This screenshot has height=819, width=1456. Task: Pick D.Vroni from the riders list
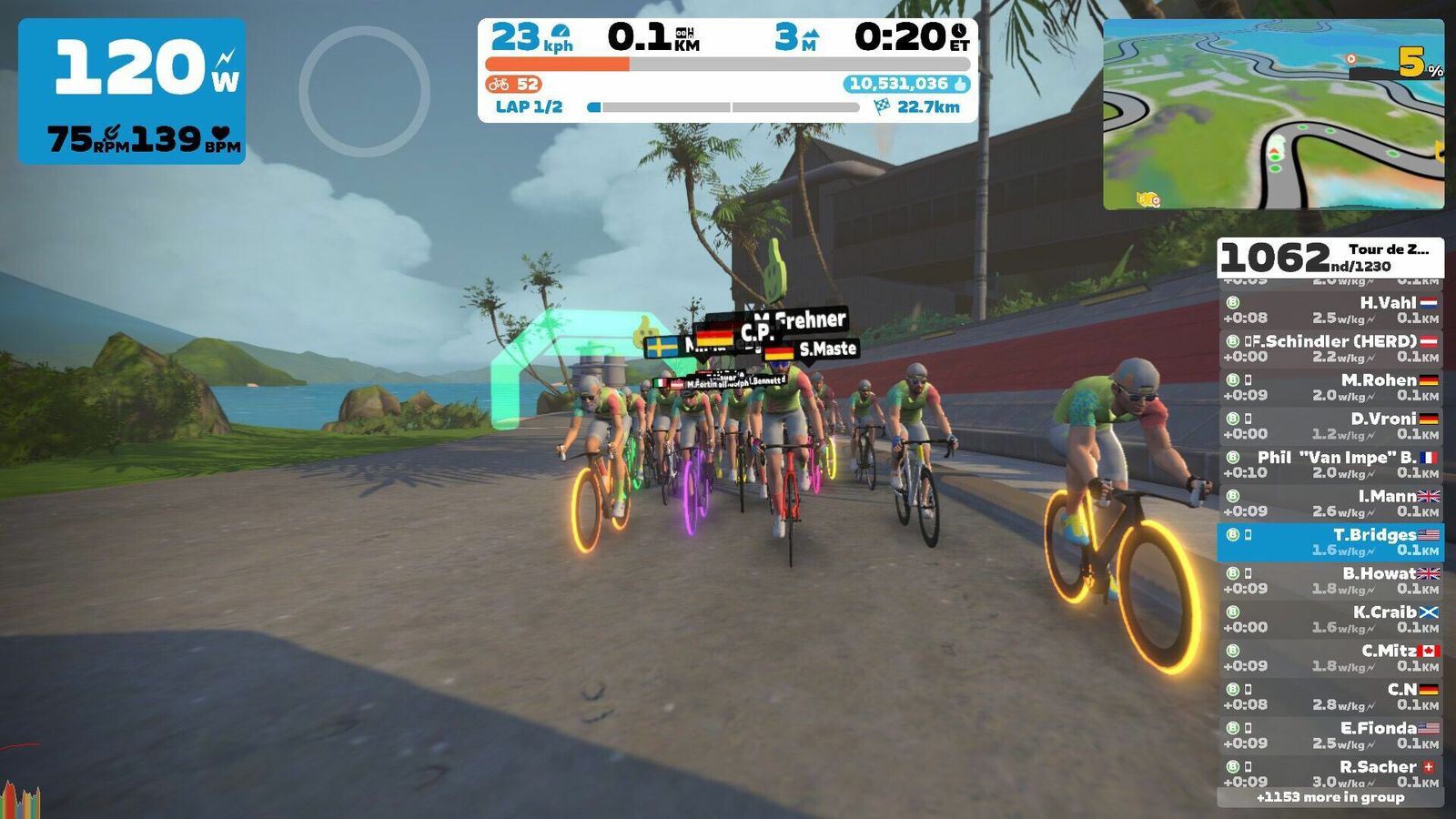point(1330,426)
